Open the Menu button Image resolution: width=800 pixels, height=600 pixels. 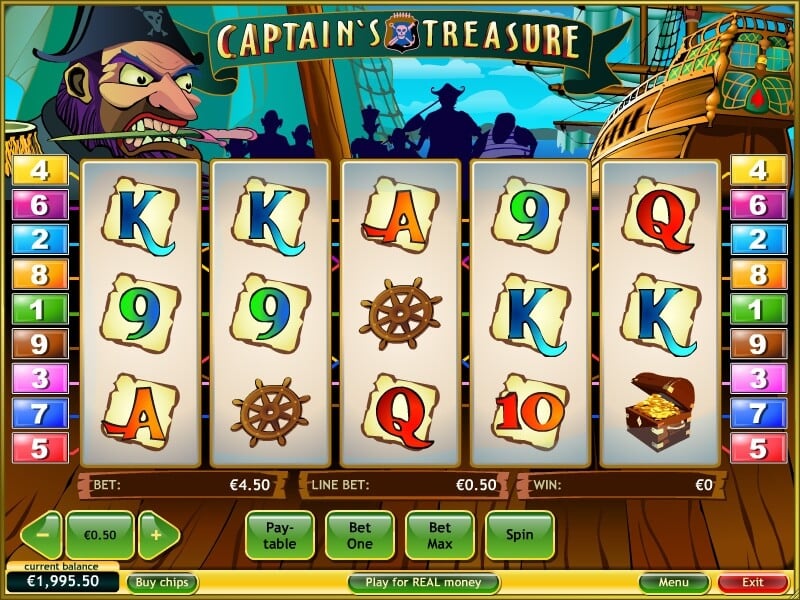673,582
